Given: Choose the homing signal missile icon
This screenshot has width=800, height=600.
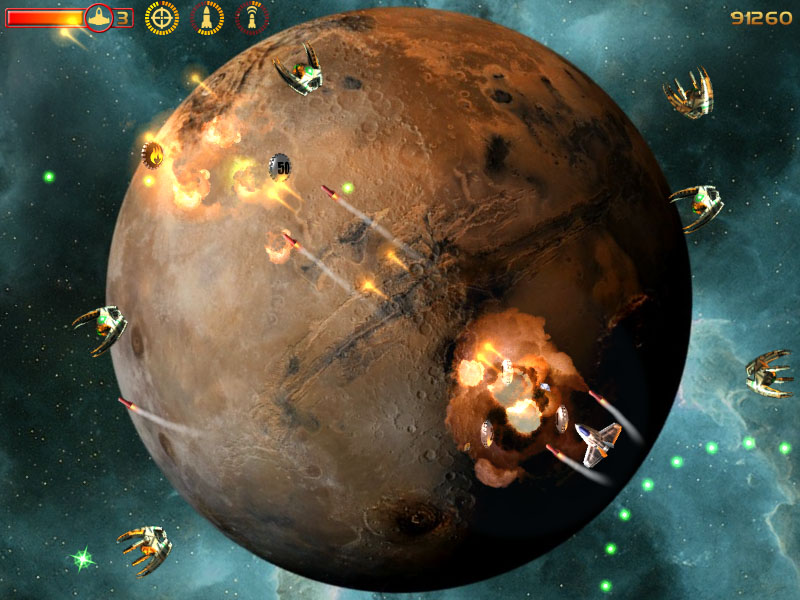Looking at the screenshot, I should point(252,17).
